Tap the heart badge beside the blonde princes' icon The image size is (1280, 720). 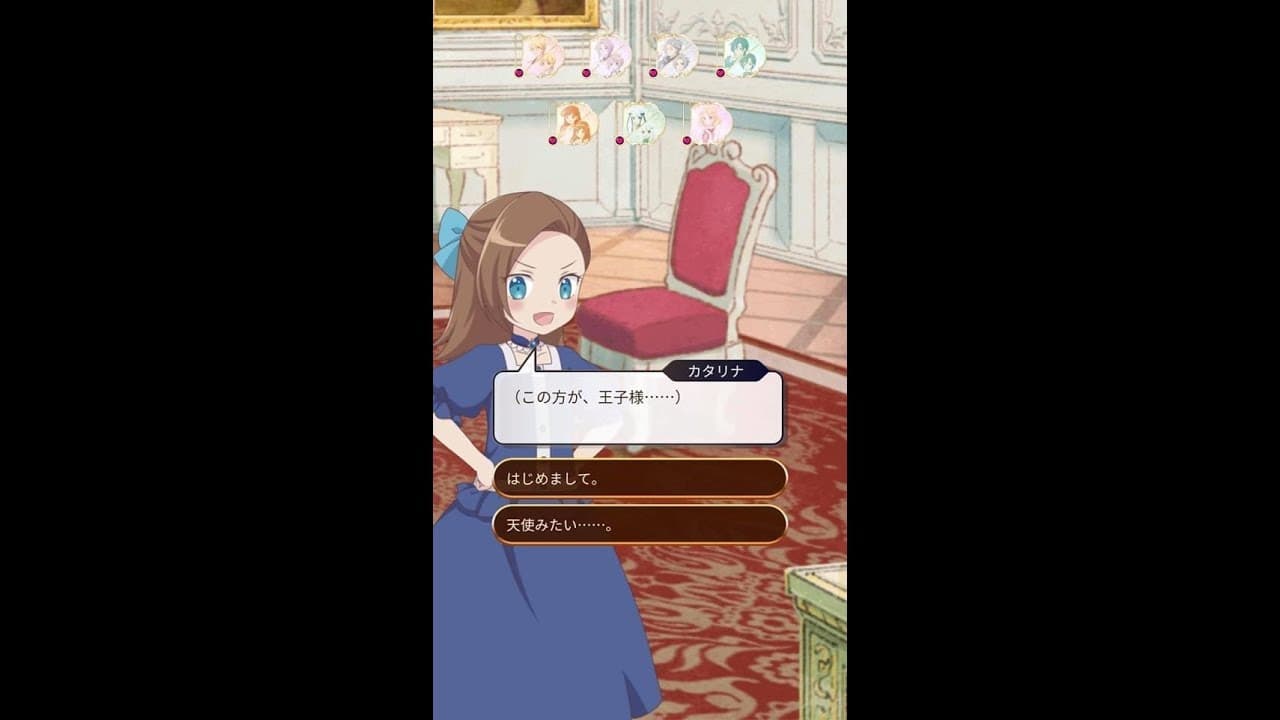(x=519, y=73)
